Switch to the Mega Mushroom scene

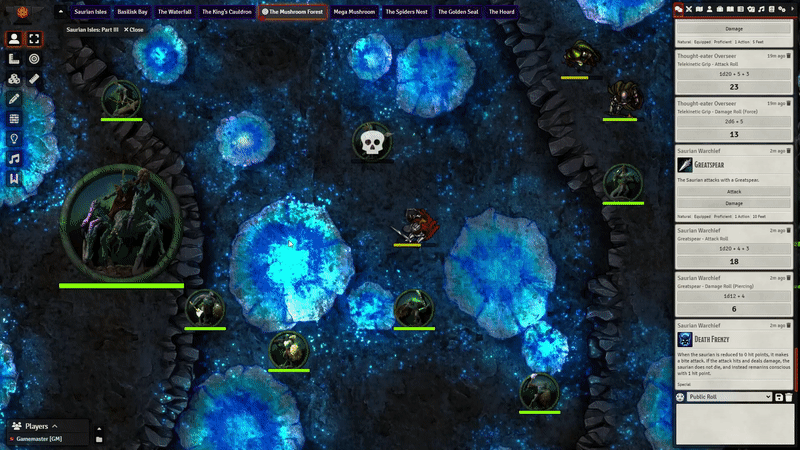tap(354, 12)
